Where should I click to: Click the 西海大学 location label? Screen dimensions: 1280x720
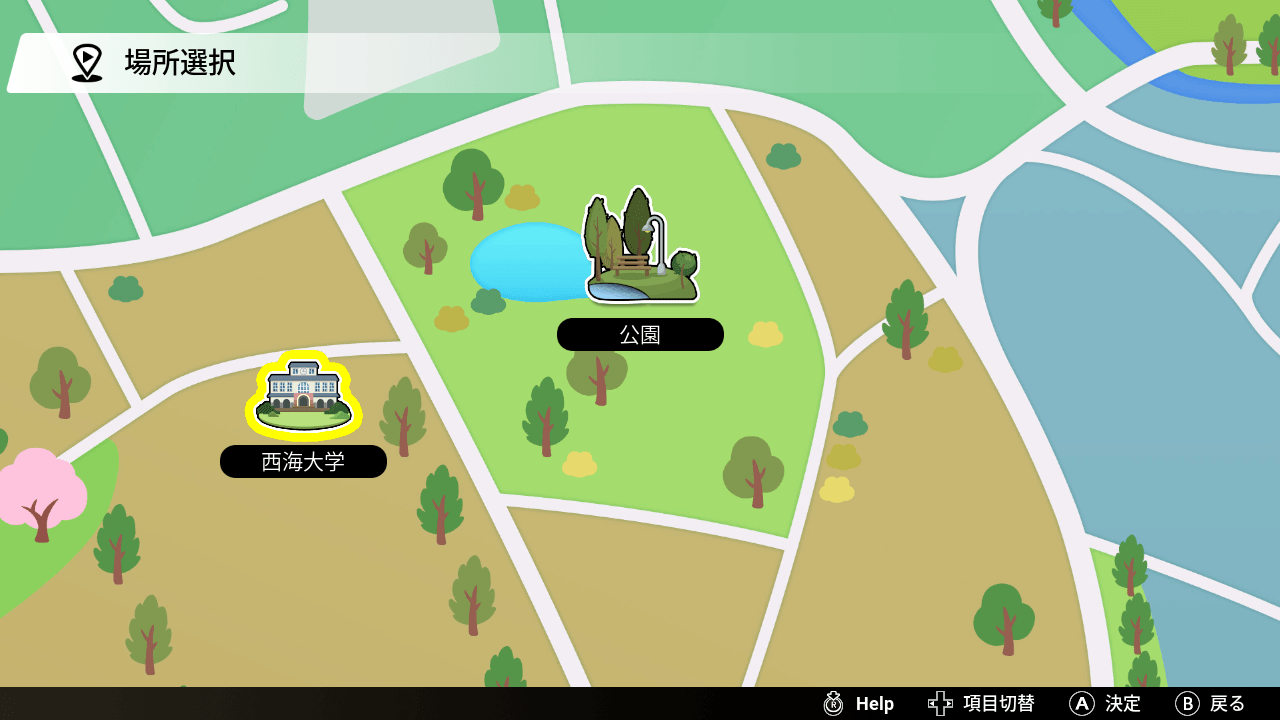[x=303, y=462]
